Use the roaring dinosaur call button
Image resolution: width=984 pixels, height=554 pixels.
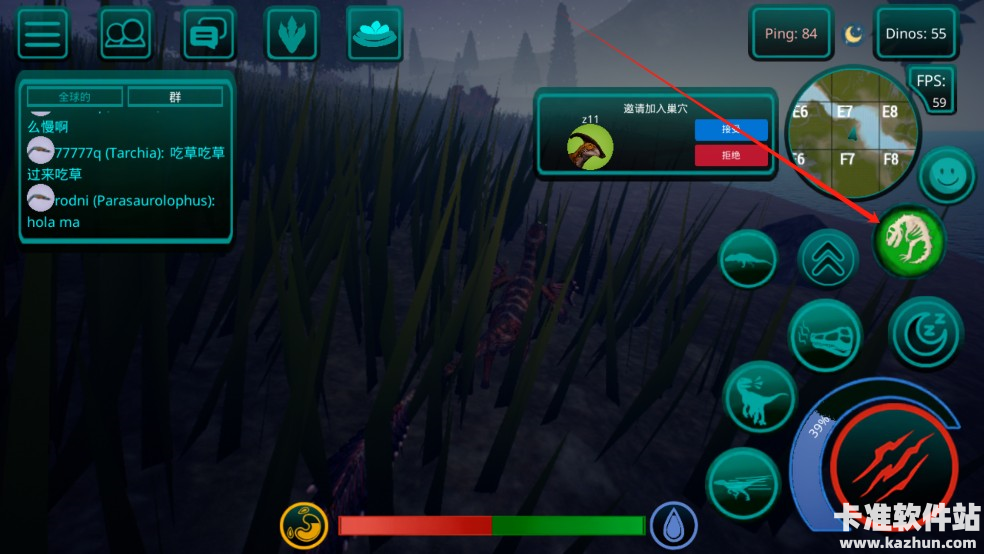[x=759, y=397]
